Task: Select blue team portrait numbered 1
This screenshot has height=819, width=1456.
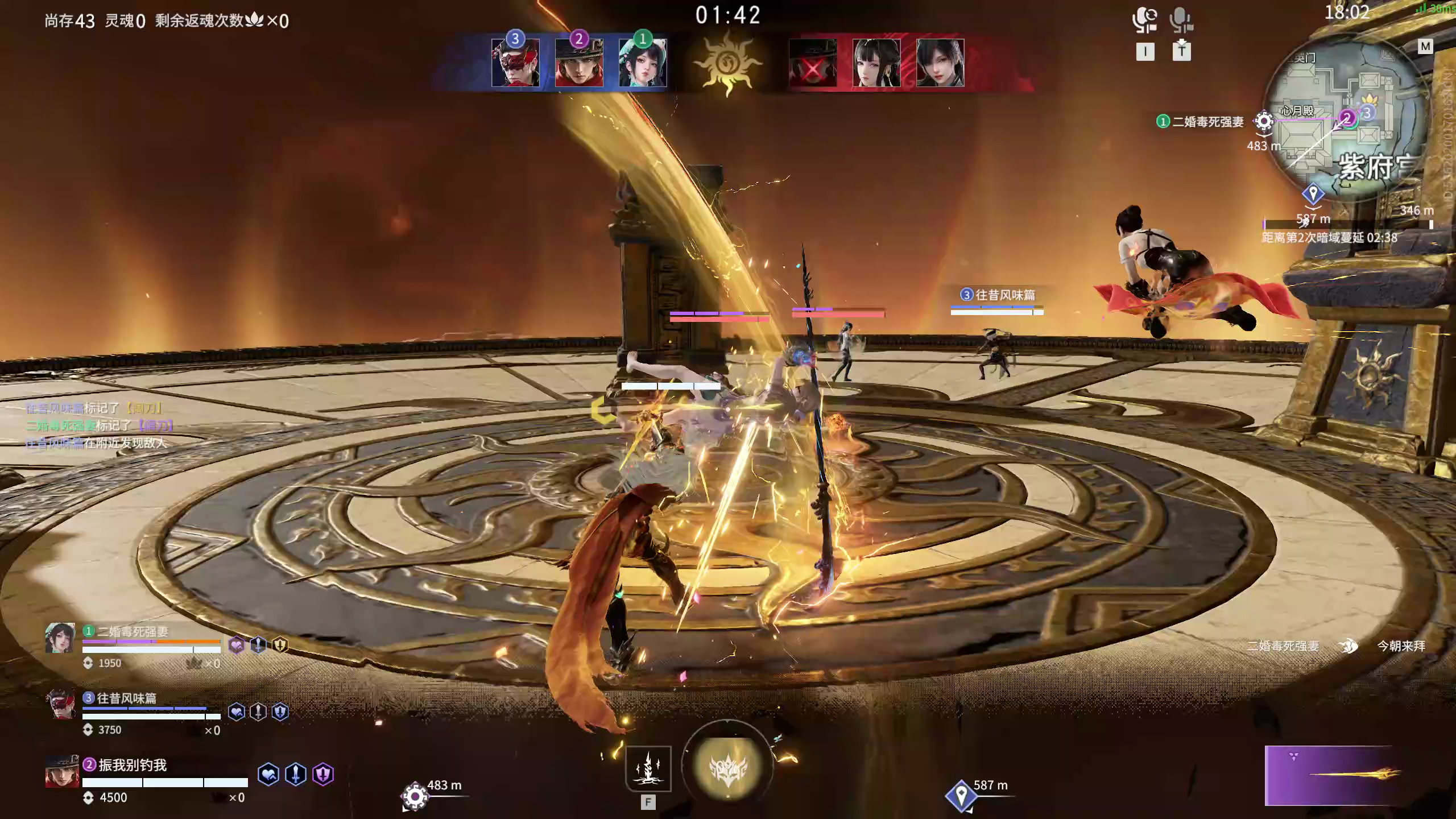Action: coord(643,63)
